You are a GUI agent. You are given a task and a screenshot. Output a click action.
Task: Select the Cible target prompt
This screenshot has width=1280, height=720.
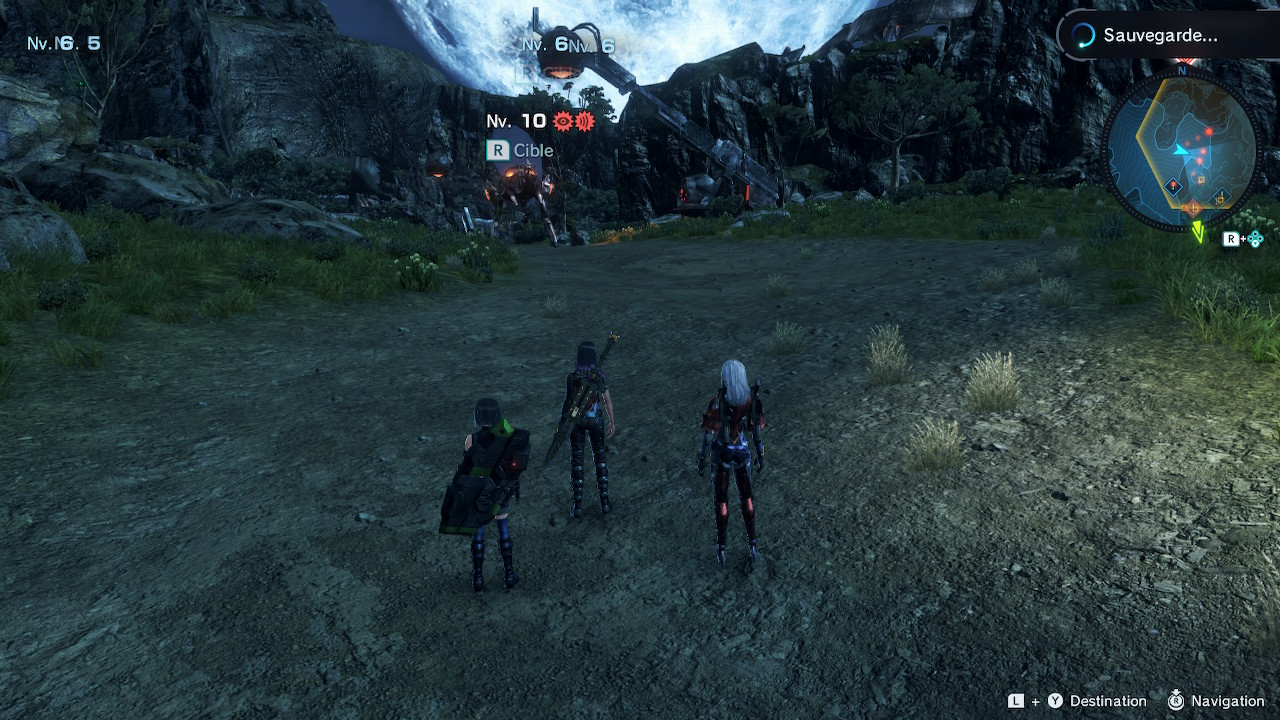(x=520, y=151)
